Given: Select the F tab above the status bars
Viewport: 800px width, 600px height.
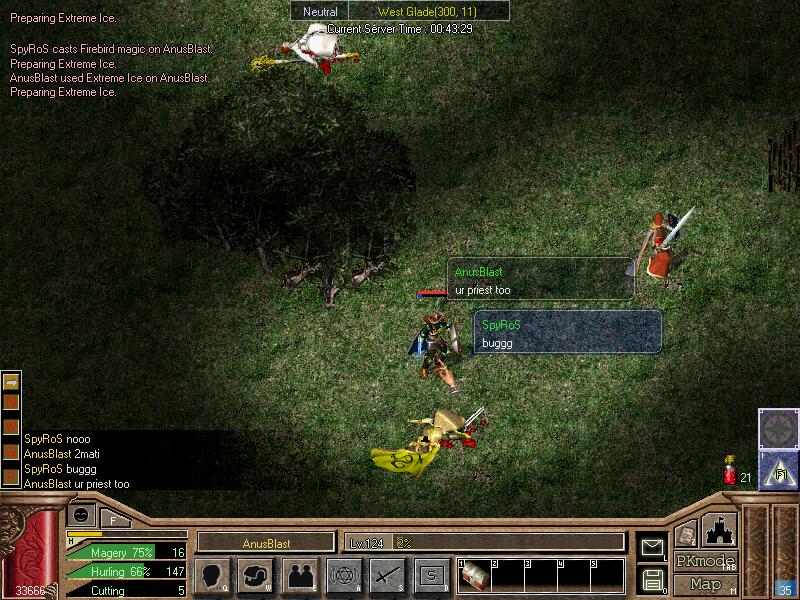Looking at the screenshot, I should (x=113, y=519).
